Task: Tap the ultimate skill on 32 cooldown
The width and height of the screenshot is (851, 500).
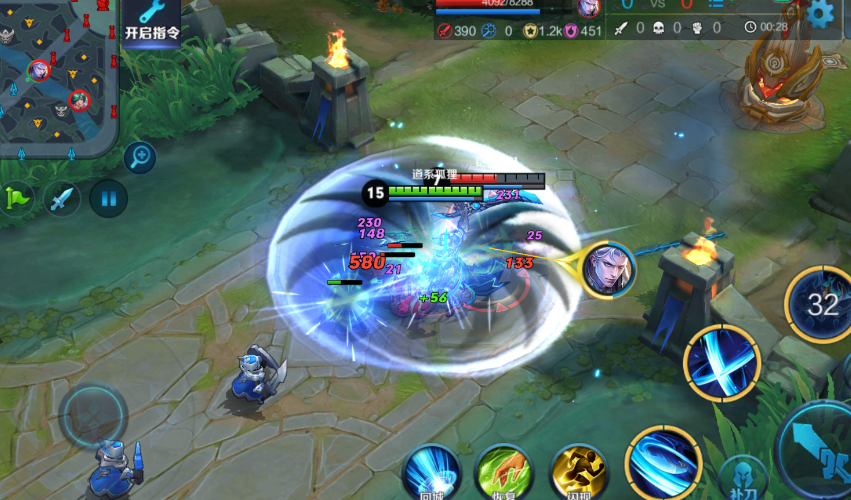Action: [821, 303]
